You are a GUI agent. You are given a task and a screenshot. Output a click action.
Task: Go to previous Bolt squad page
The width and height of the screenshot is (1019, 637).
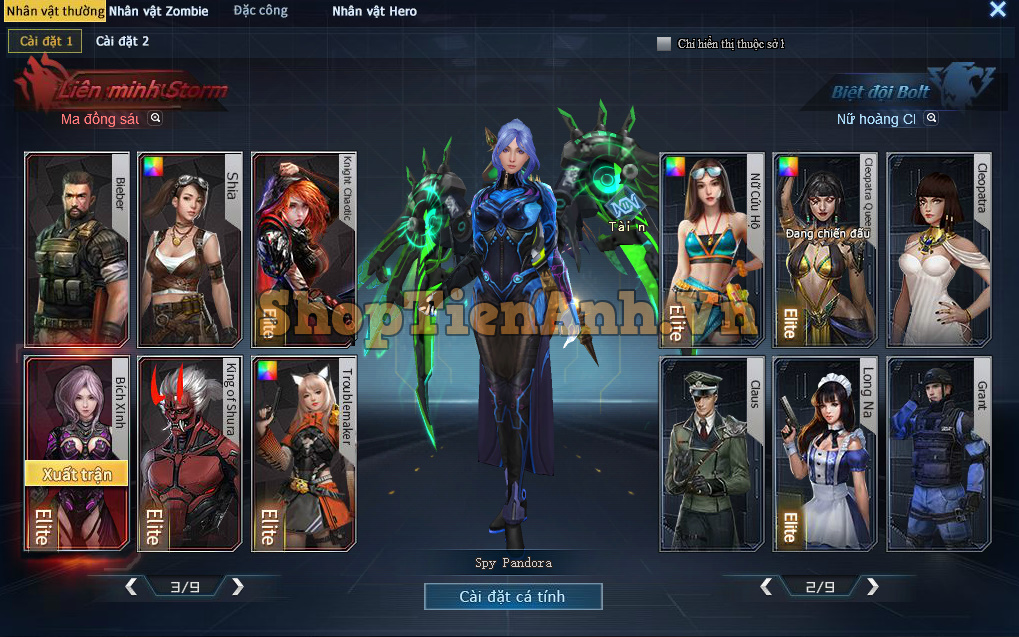tap(766, 587)
